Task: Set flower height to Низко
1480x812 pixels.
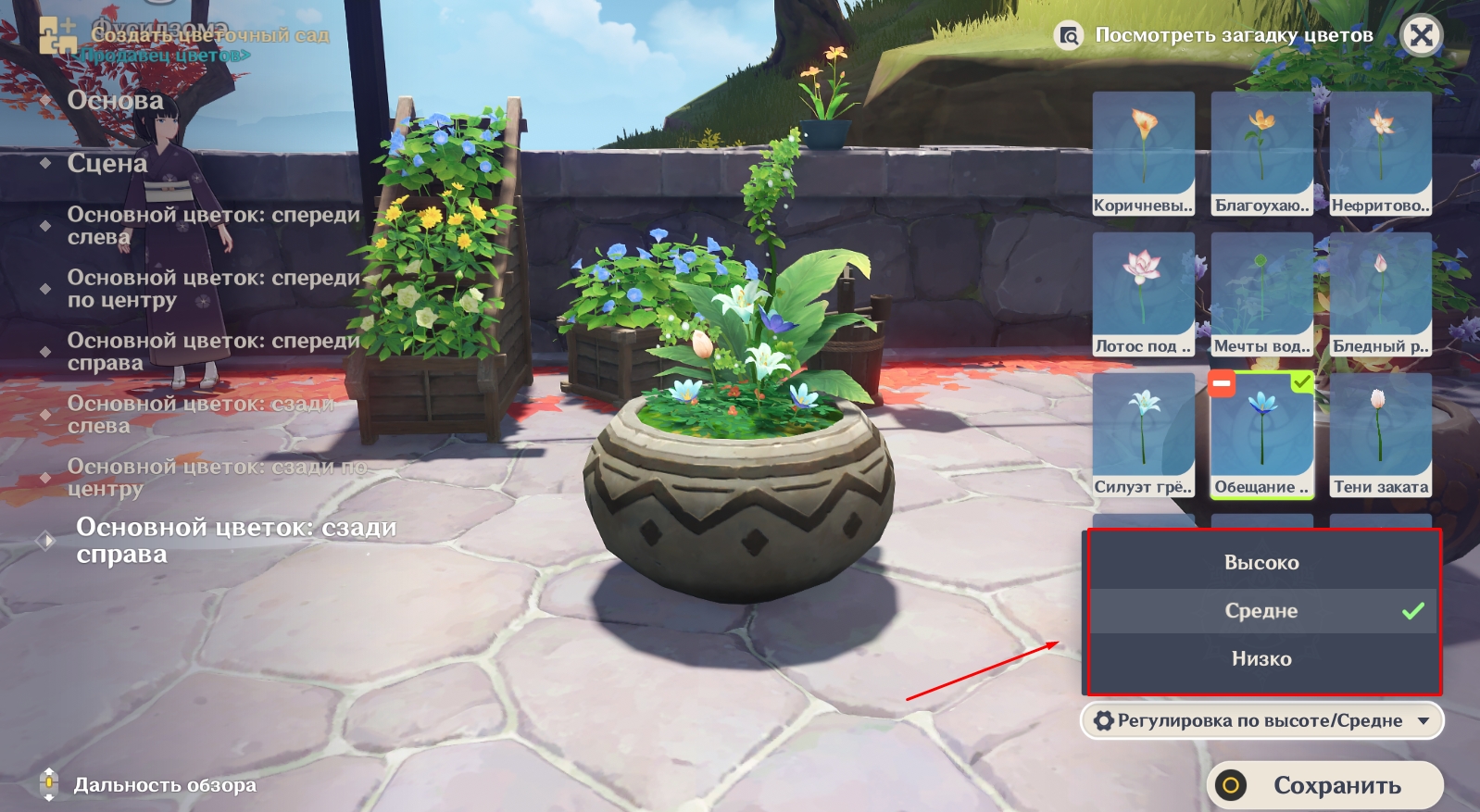Action: 1261,659
